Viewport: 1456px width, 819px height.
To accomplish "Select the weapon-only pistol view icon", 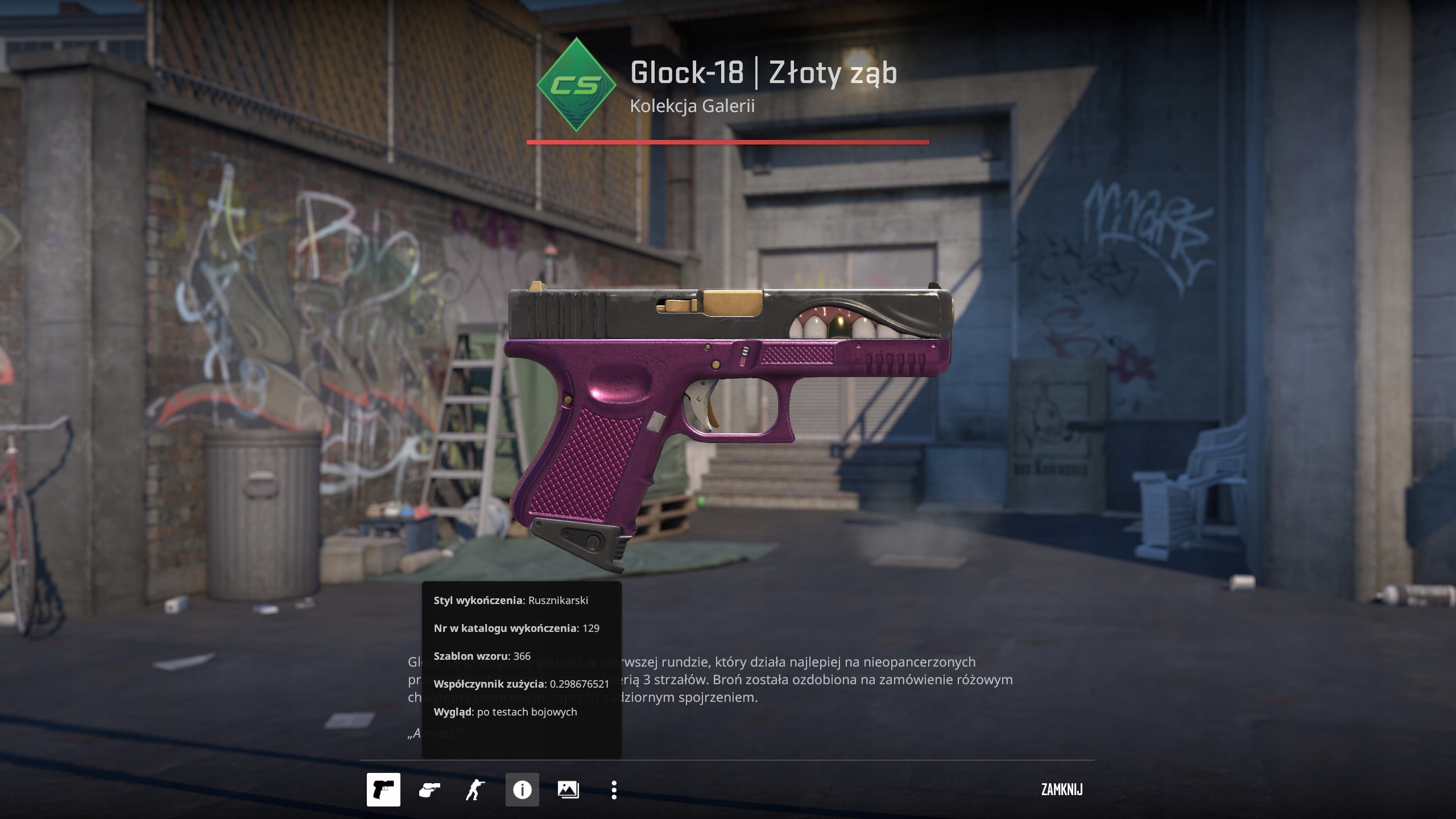I will coord(384,790).
